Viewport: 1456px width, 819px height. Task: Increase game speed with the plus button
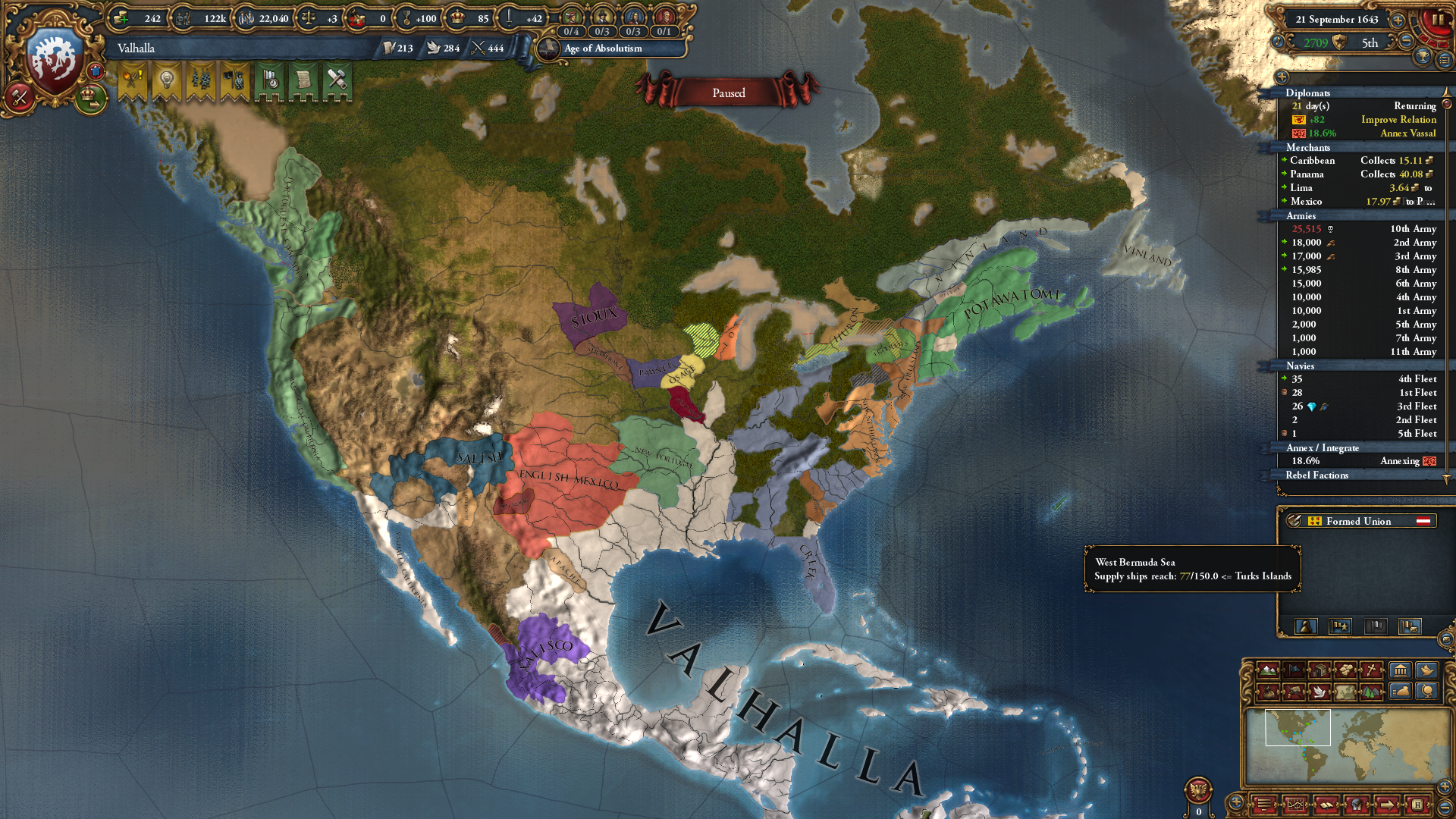pos(1398,20)
